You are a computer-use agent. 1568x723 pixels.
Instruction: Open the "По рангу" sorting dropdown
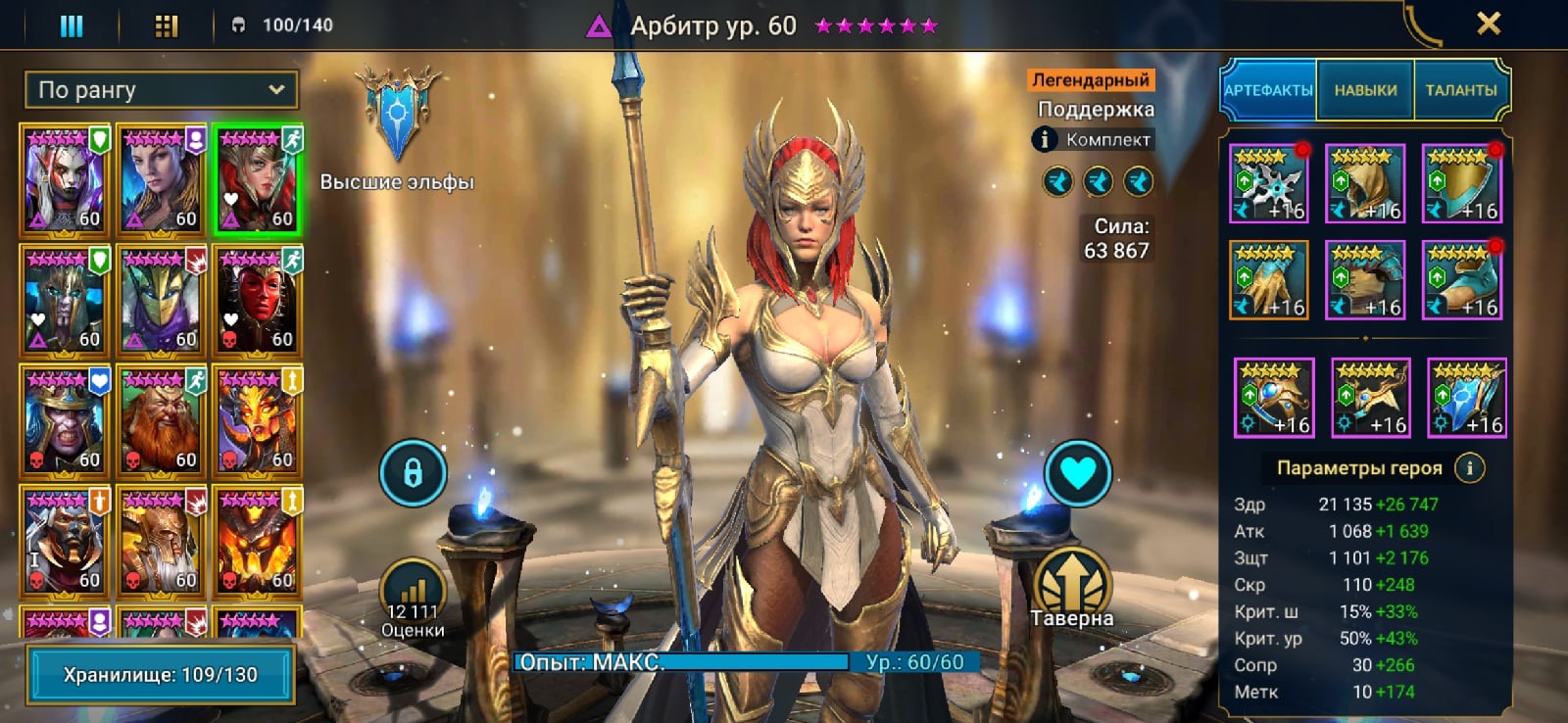(162, 90)
